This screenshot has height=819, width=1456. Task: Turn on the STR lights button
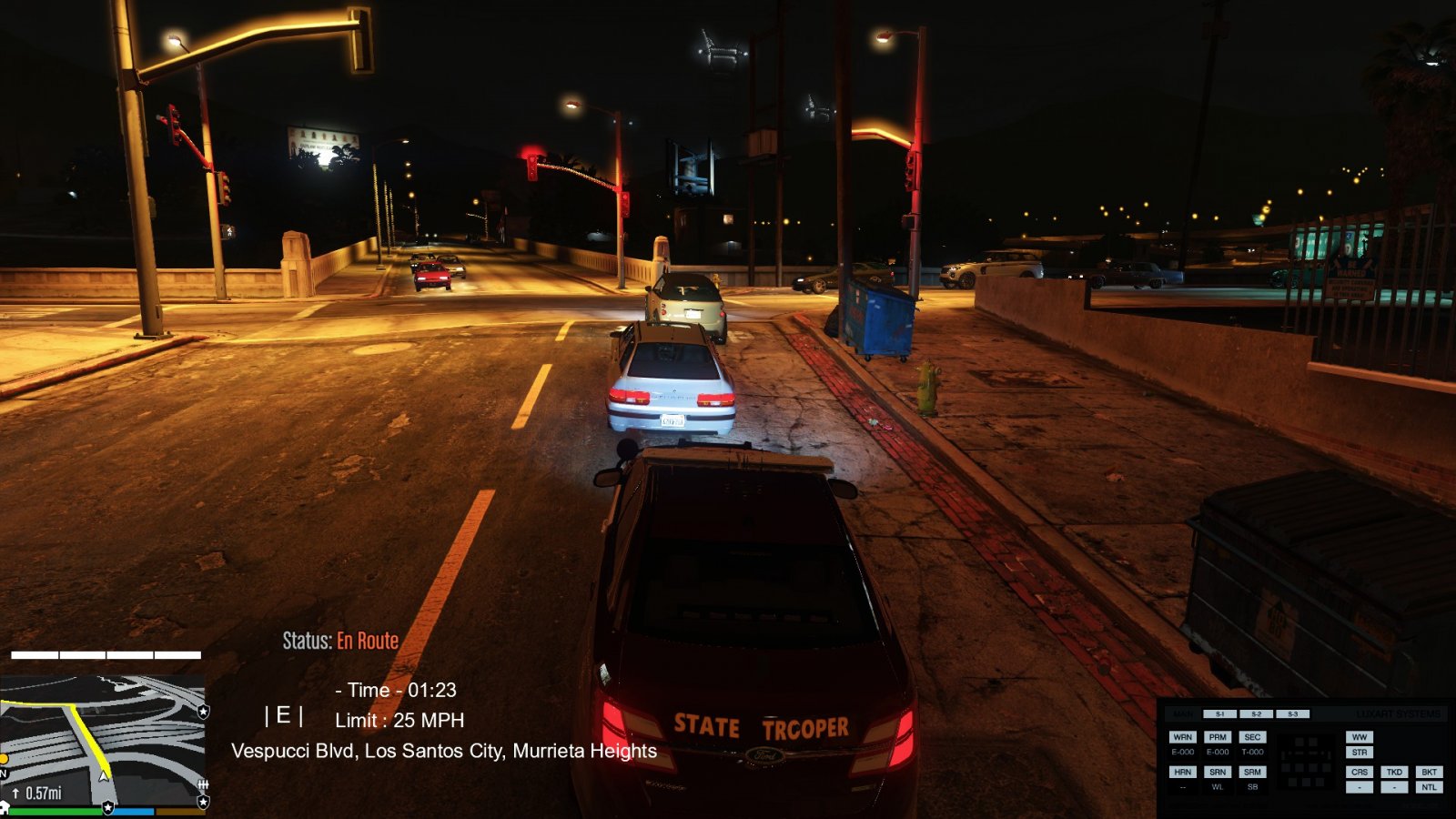coord(1360,753)
